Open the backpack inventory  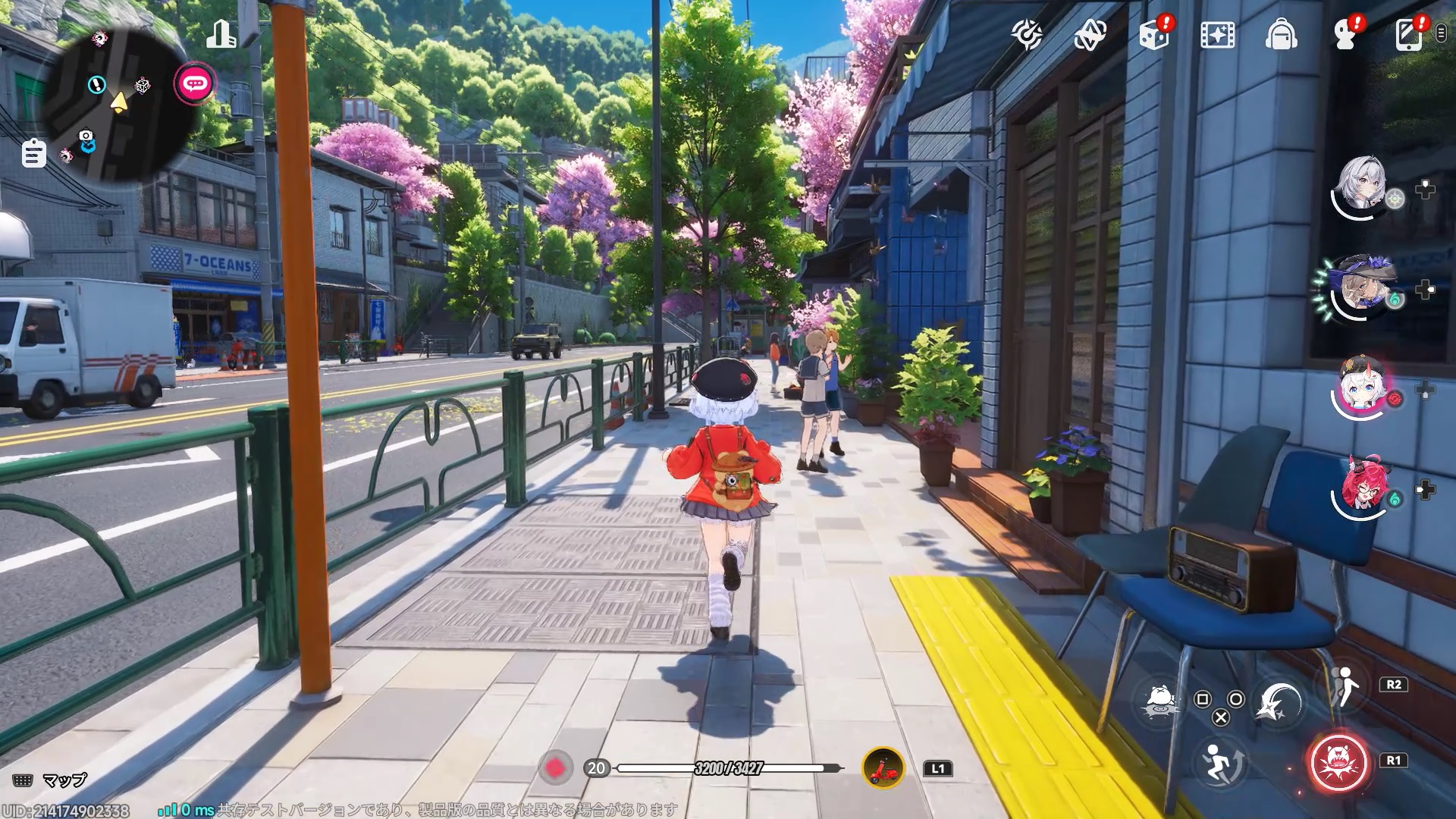(x=1281, y=35)
